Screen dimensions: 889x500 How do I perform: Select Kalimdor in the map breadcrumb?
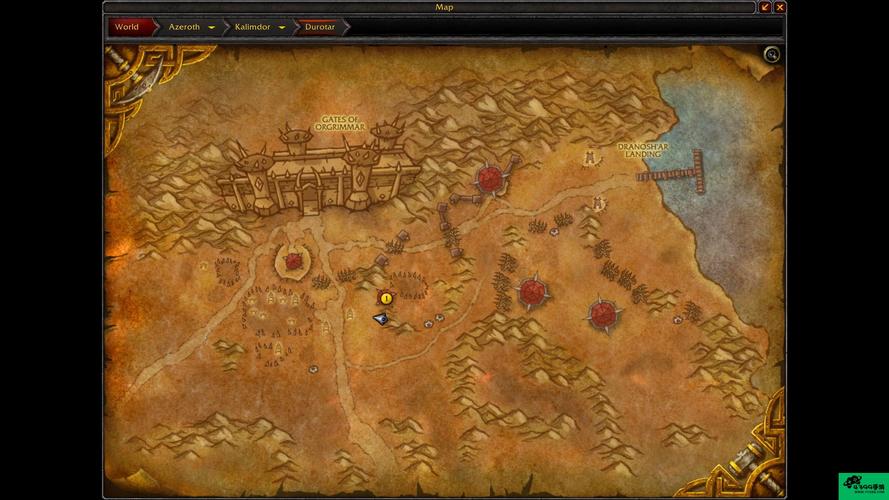(x=252, y=27)
